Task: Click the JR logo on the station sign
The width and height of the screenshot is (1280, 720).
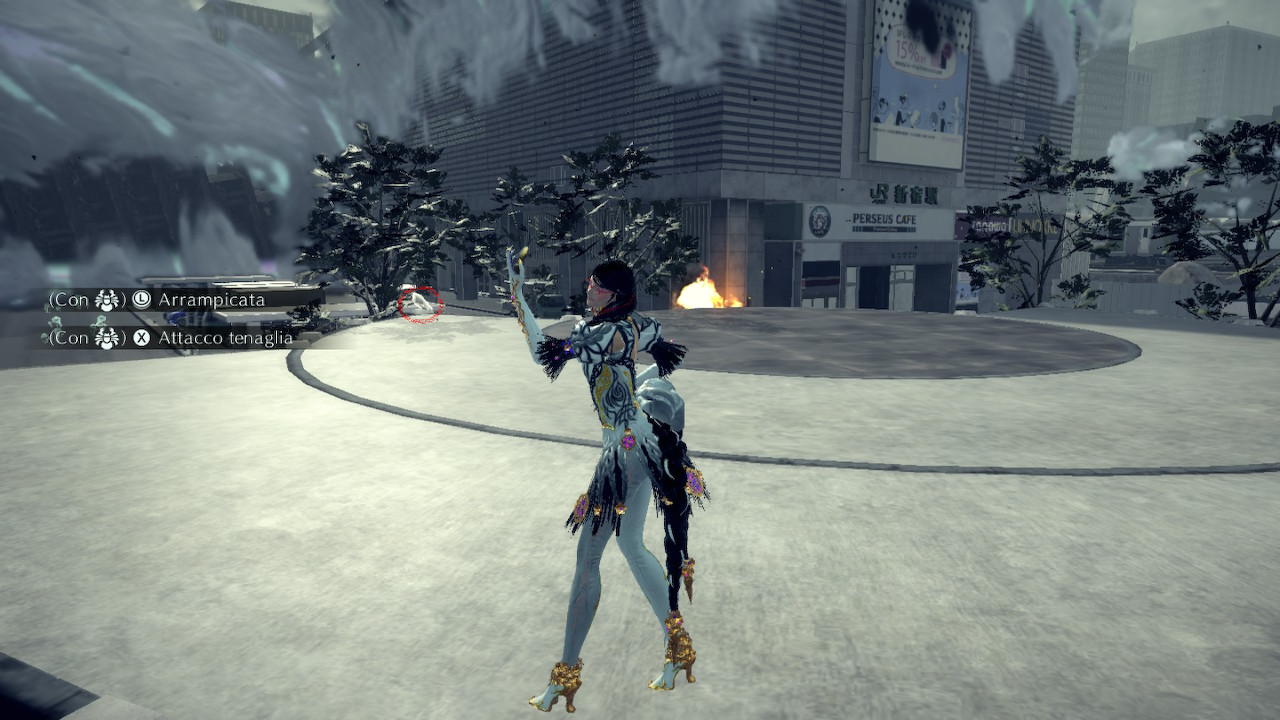Action: click(x=880, y=193)
